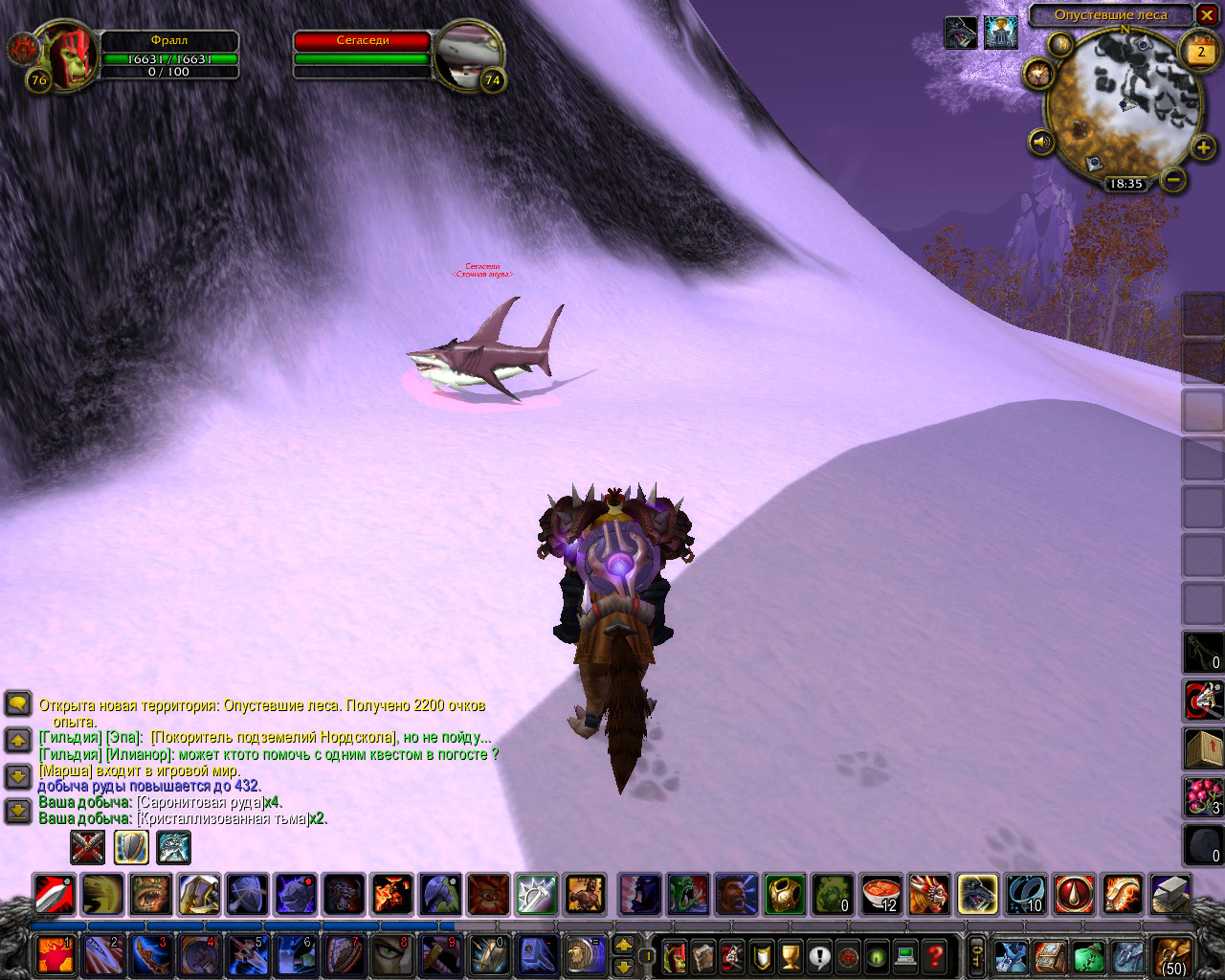Open the keyring key button
The width and height of the screenshot is (1225, 980).
point(976,955)
